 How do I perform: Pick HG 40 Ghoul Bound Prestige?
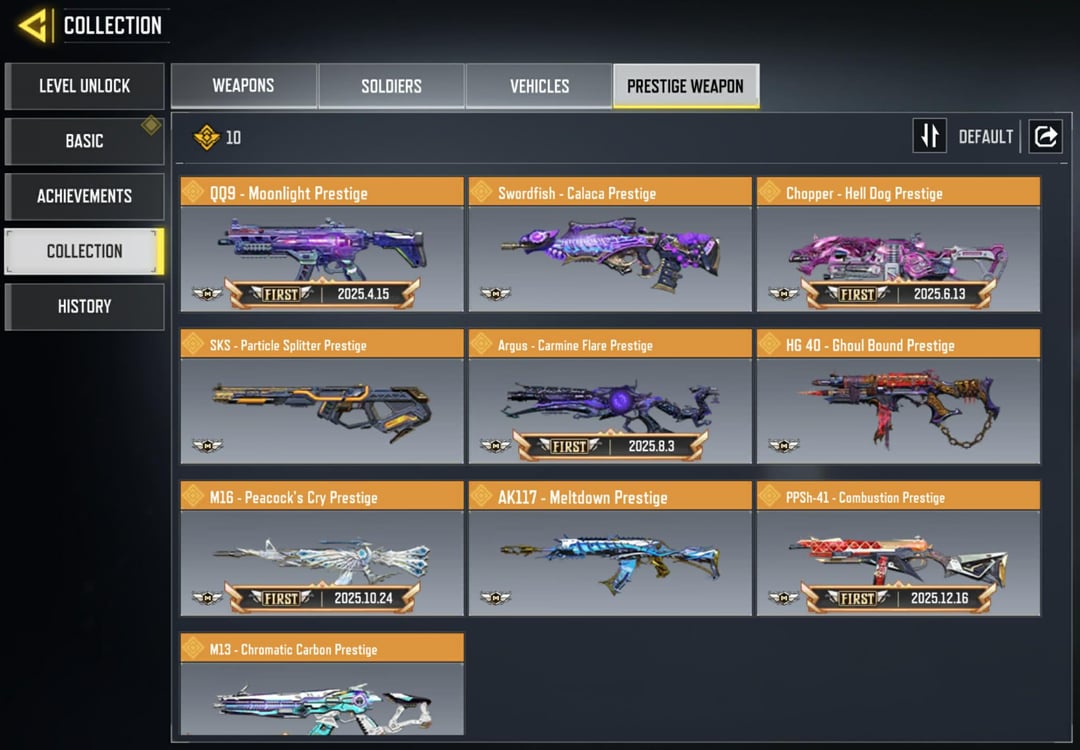click(x=898, y=397)
